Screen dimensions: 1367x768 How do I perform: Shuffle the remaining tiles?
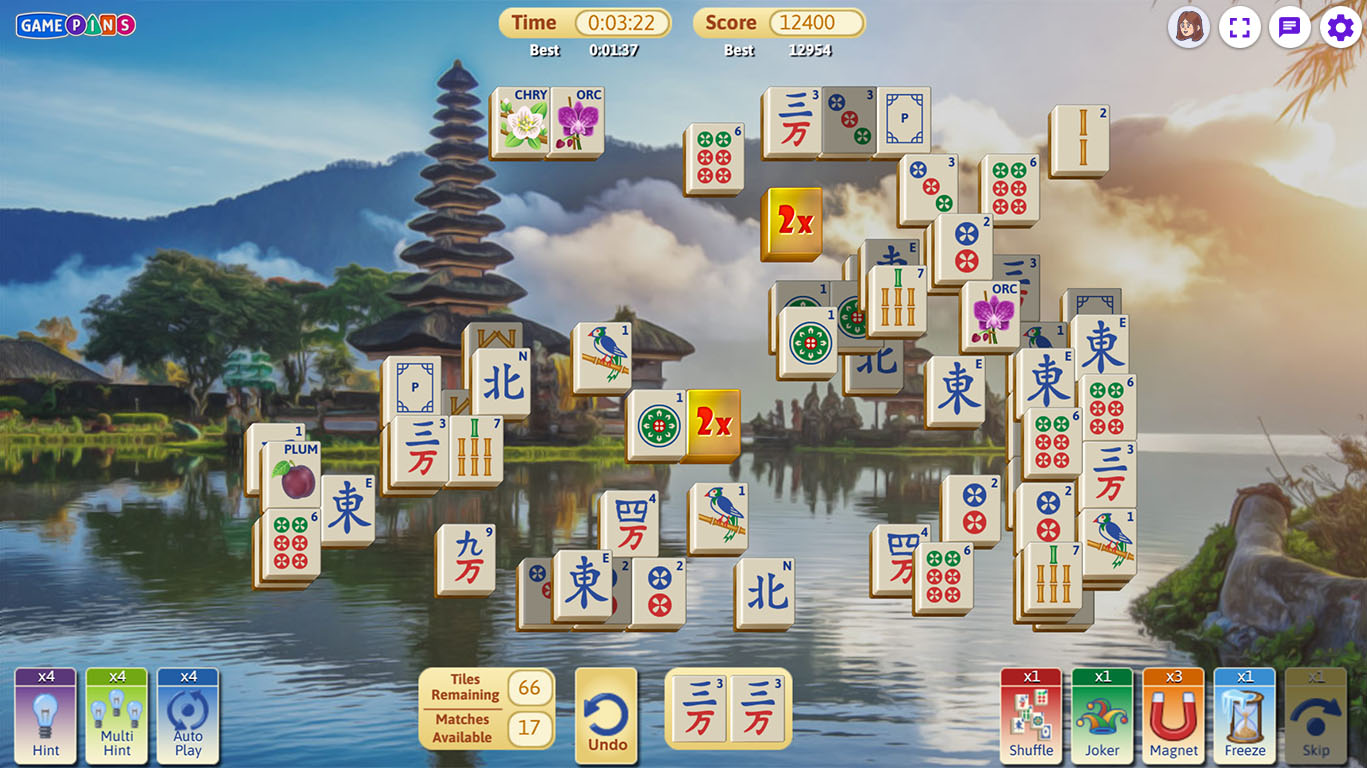1031,716
